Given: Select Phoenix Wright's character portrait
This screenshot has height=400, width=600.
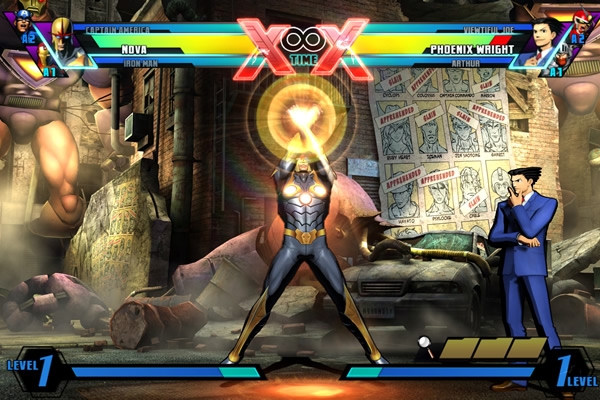Looking at the screenshot, I should pyautogui.click(x=545, y=36).
